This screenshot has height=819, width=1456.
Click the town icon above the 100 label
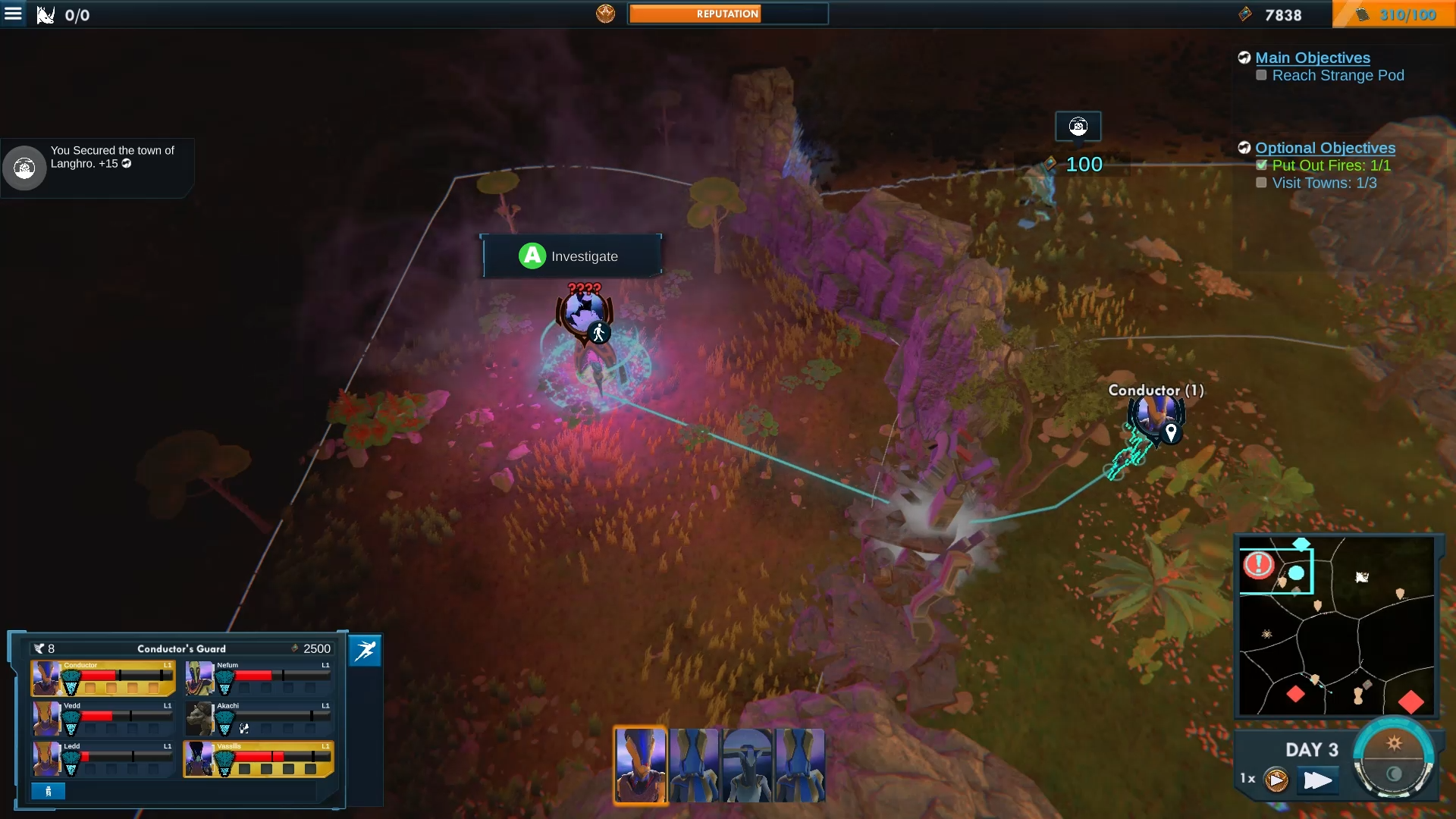tap(1078, 126)
